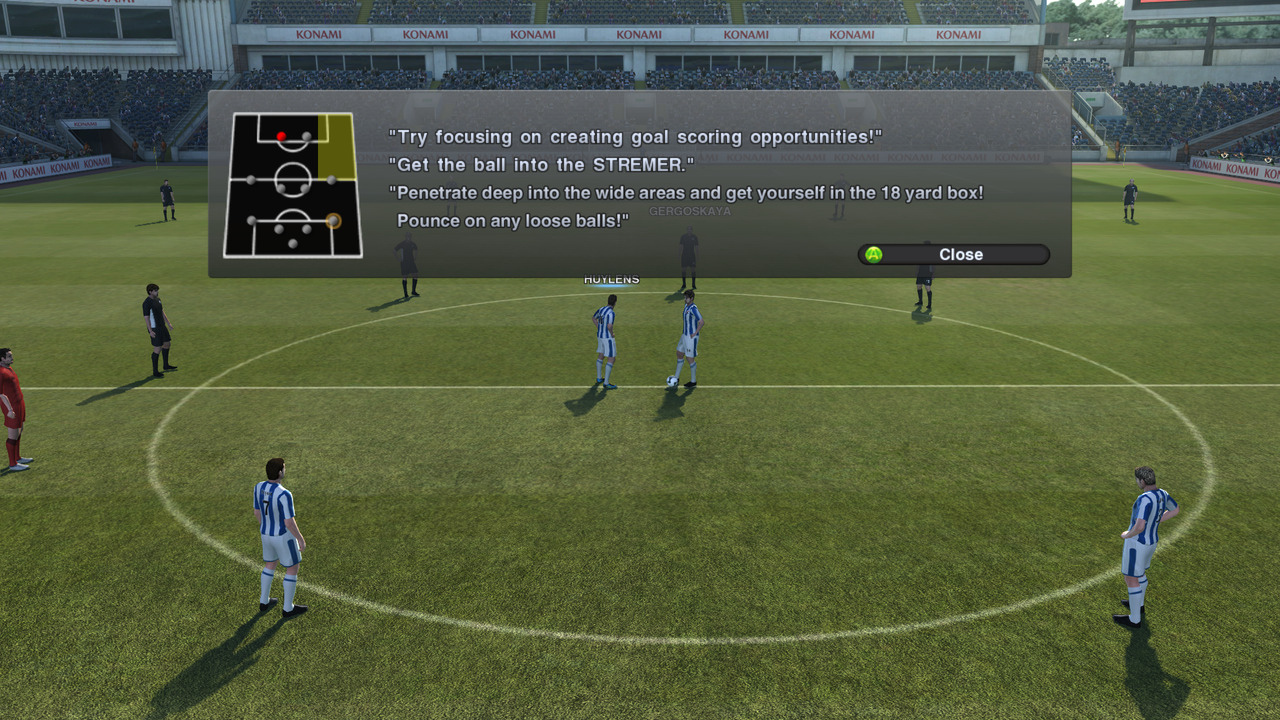Click the left midfielder dot on the tactics map
The height and width of the screenshot is (720, 1280).
pyautogui.click(x=250, y=180)
